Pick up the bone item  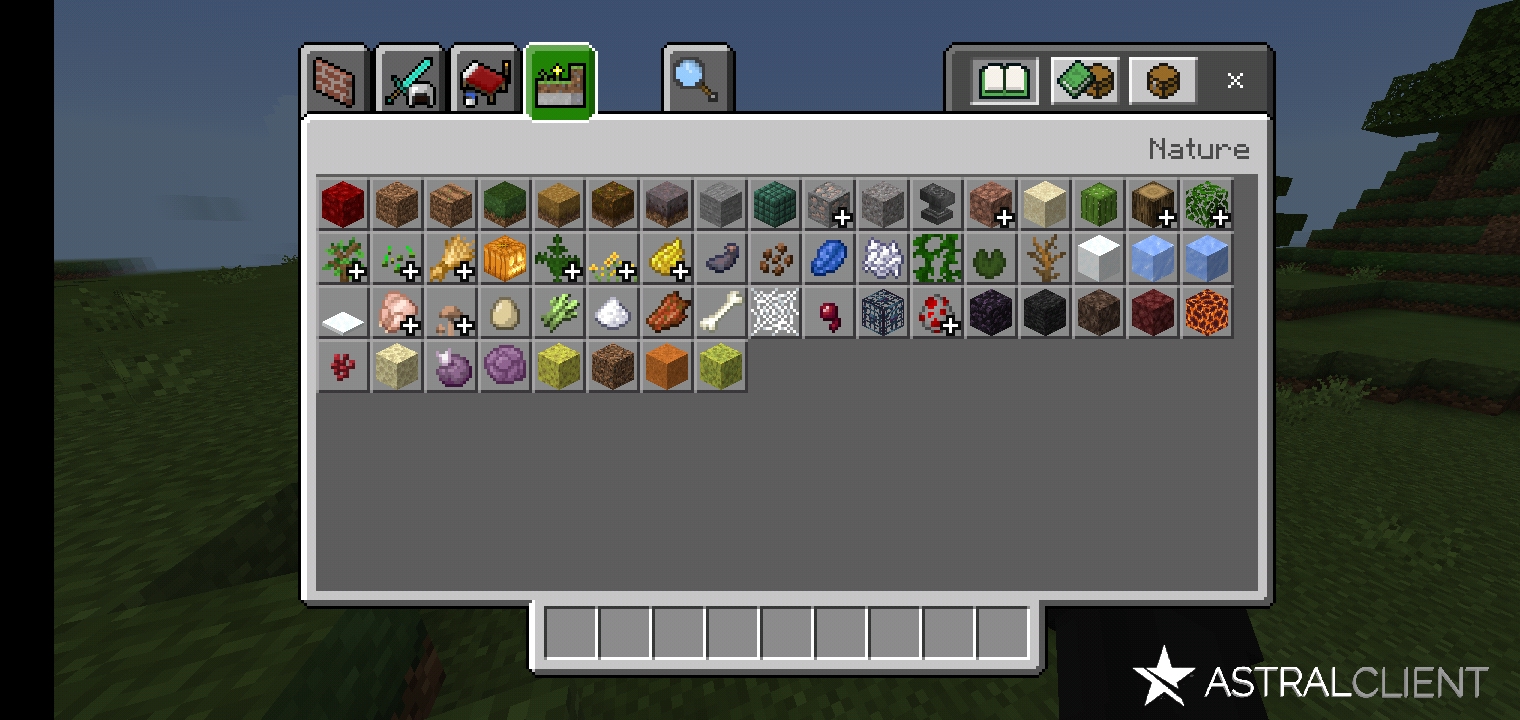coord(721,312)
